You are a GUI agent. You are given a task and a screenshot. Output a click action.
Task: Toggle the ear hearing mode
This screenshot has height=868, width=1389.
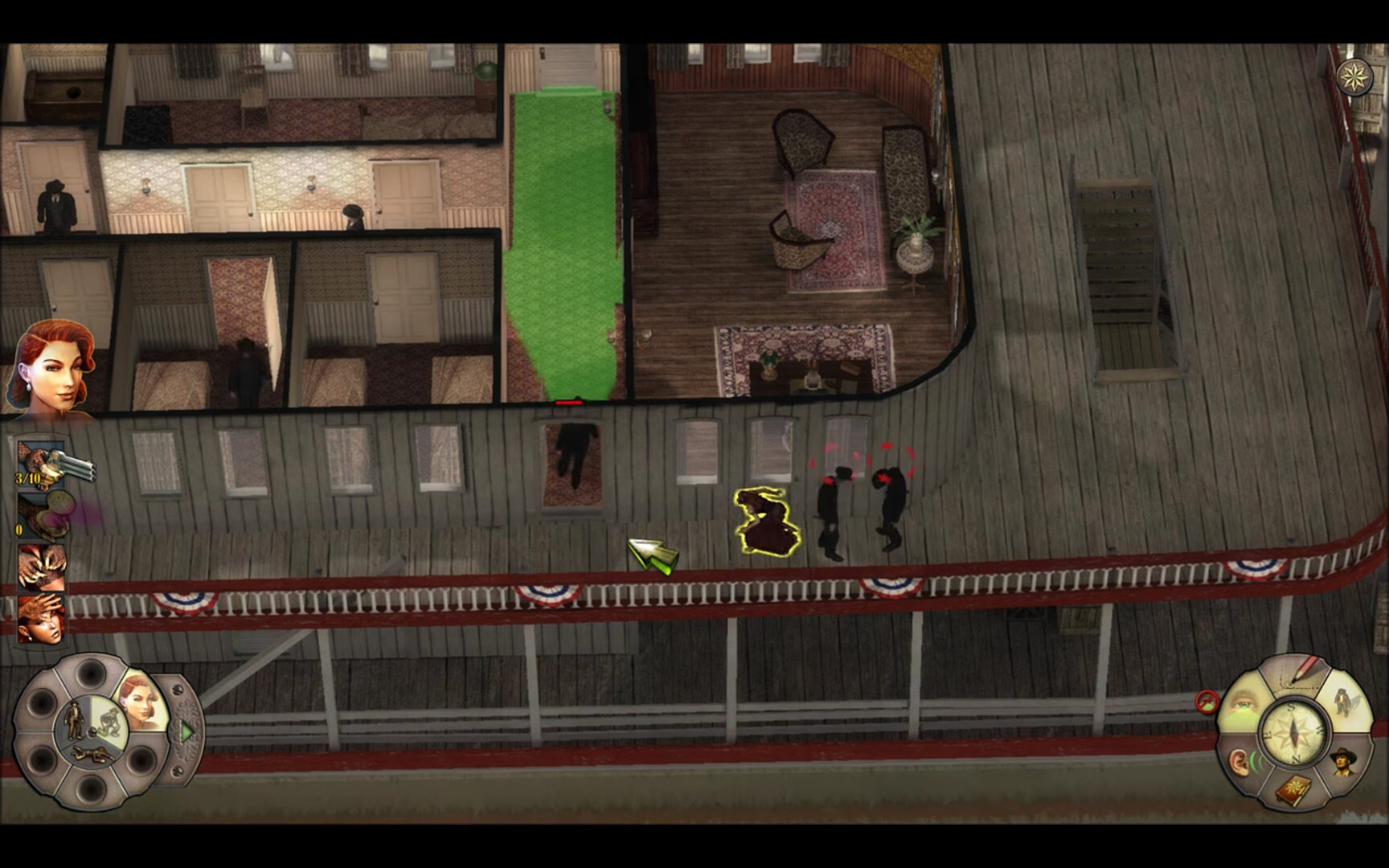(x=1243, y=761)
